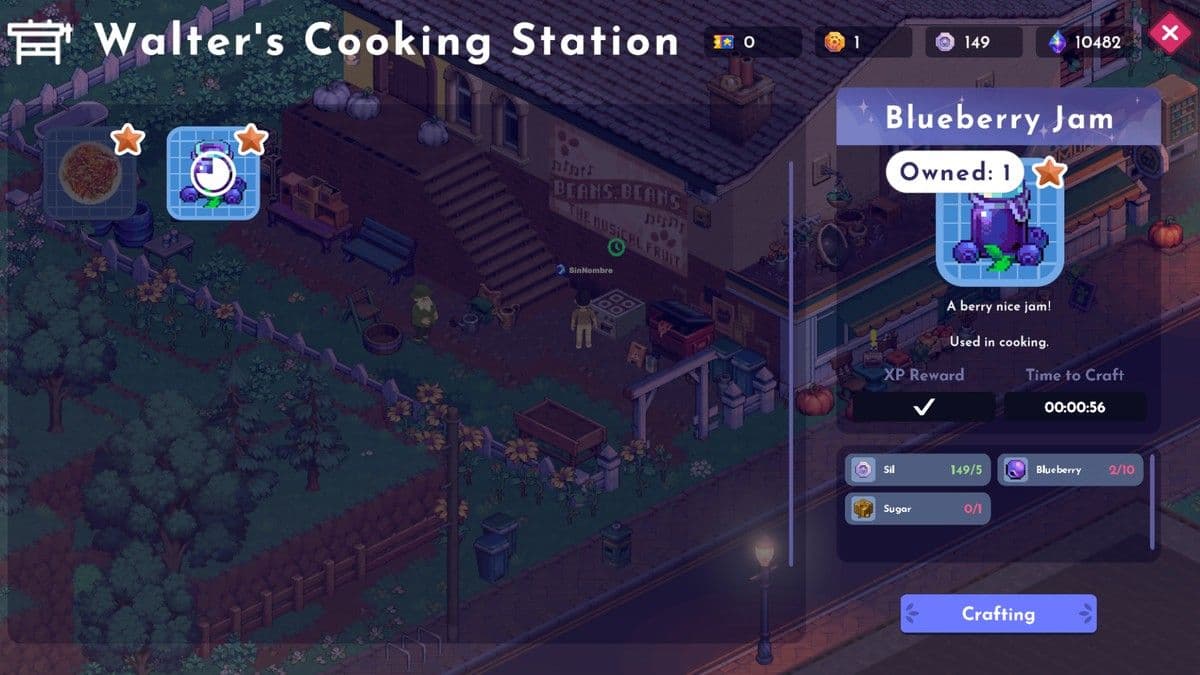
Task: Click the cookie currency counter
Action: (862, 42)
